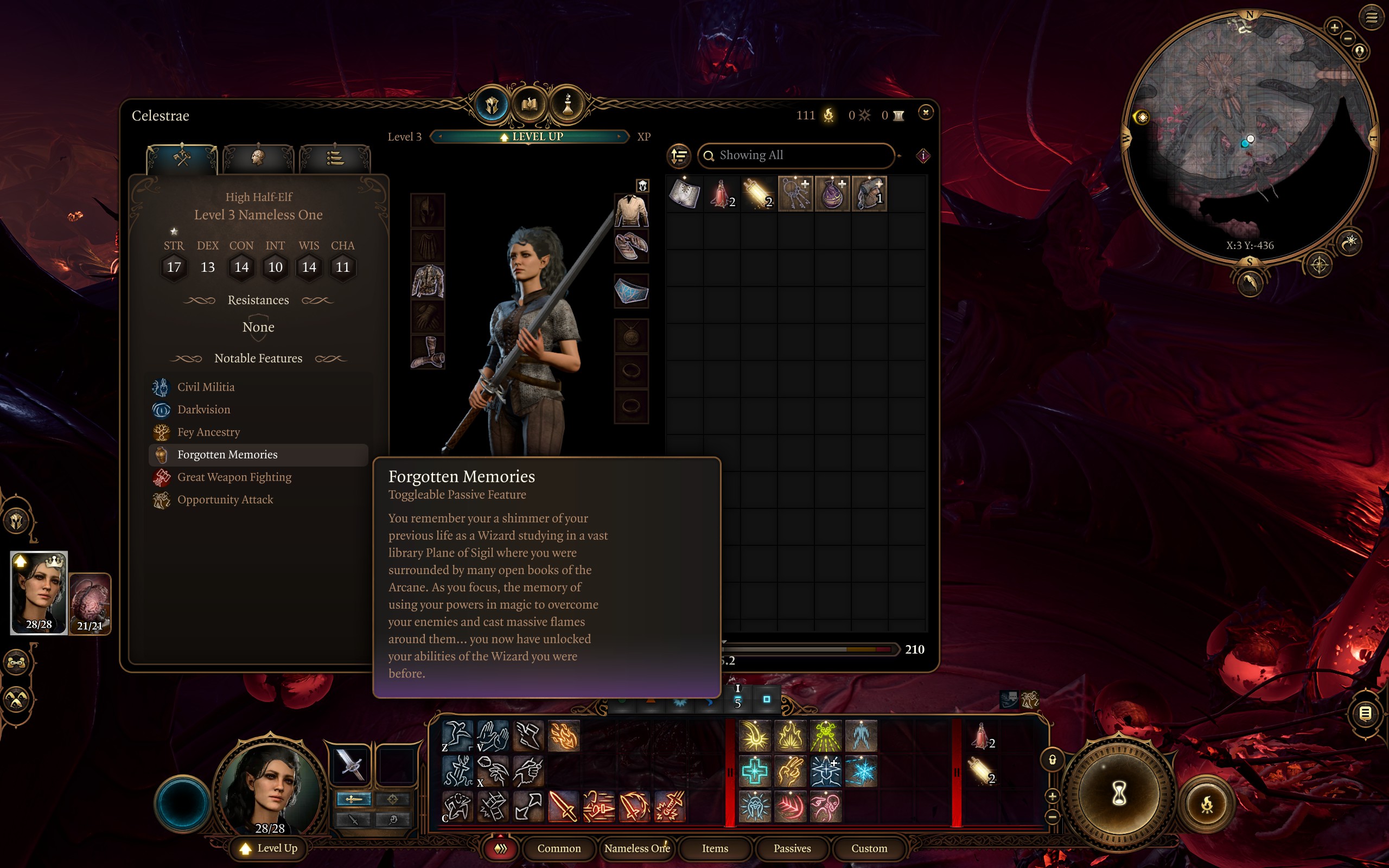
Task: Open the Civil Militia feature entry
Action: click(x=206, y=387)
